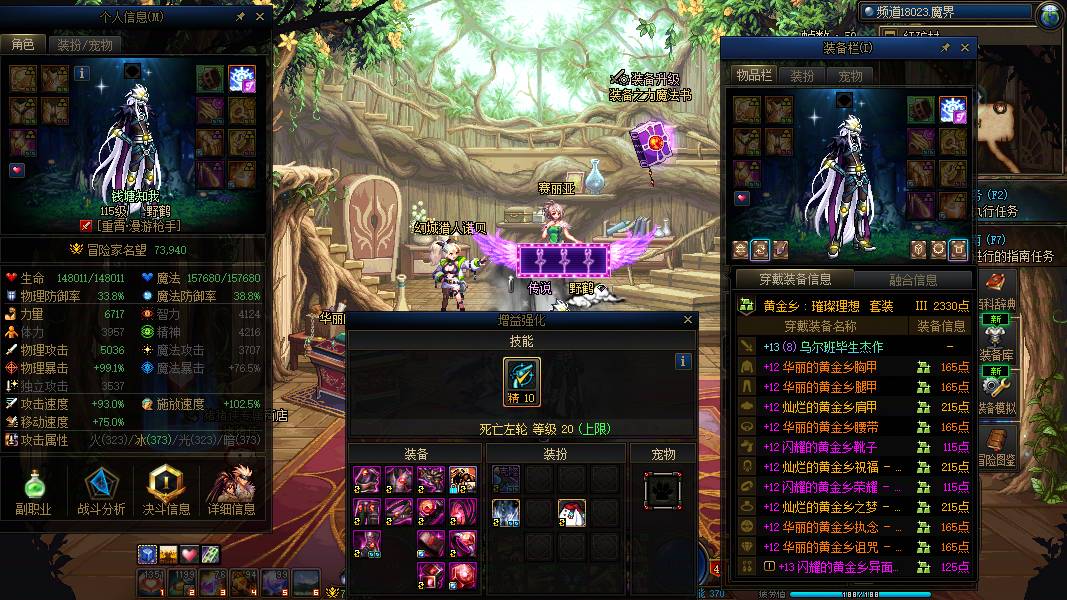
Task: Close the 个人信息 character info window
Action: click(260, 17)
